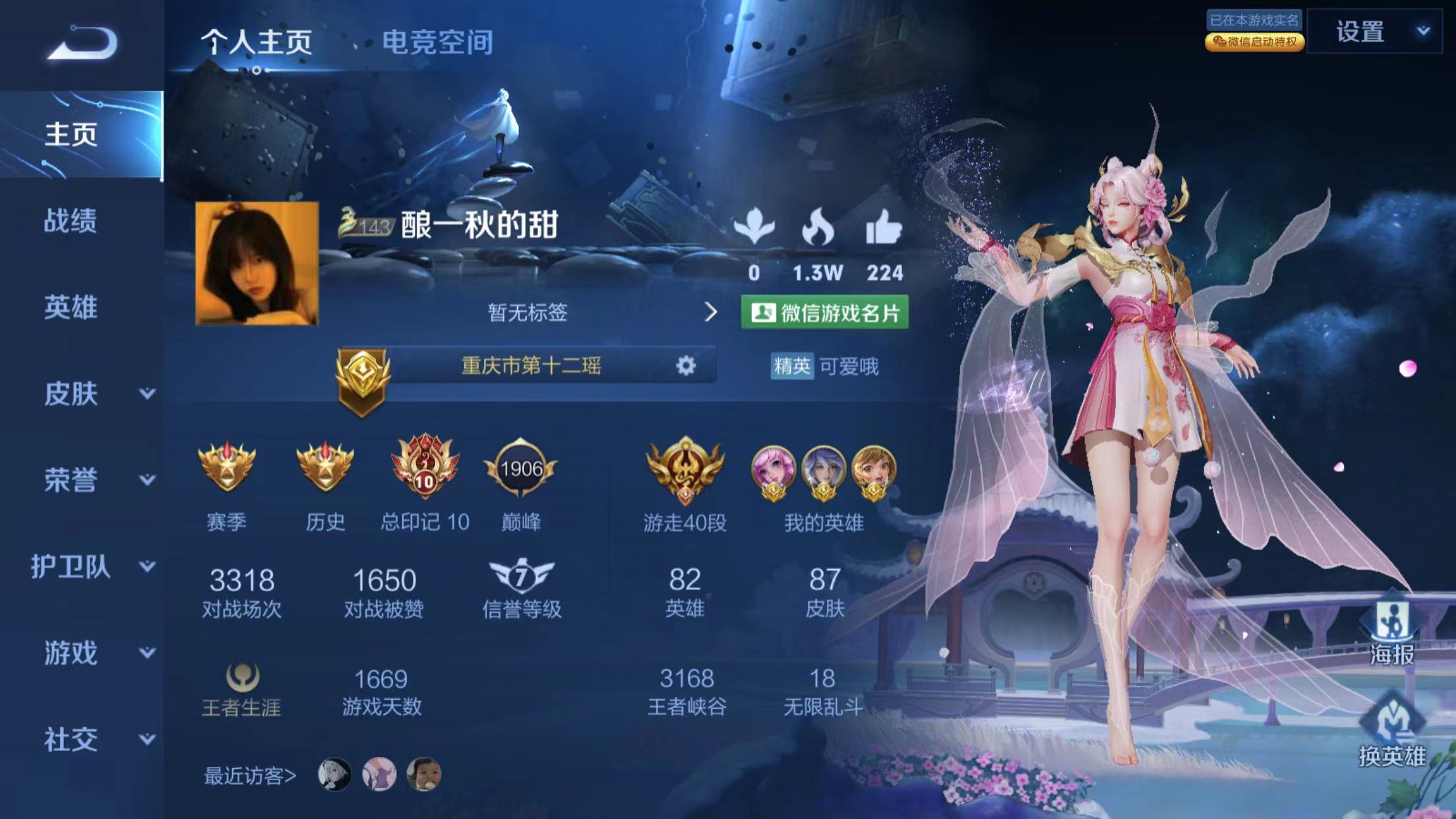Open the 战绩 menu entry
This screenshot has height=819, width=1456.
click(x=71, y=221)
